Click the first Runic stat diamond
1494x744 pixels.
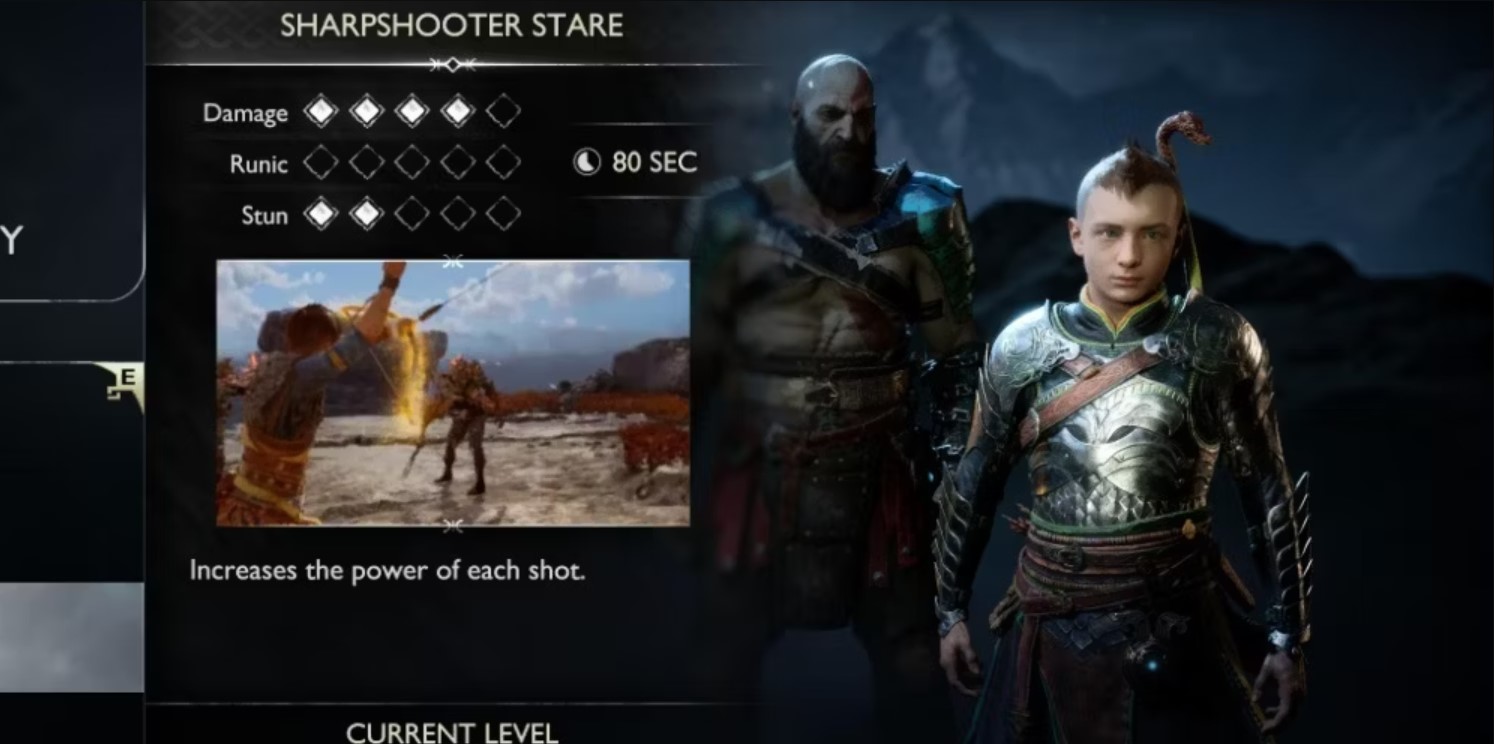[x=321, y=163]
